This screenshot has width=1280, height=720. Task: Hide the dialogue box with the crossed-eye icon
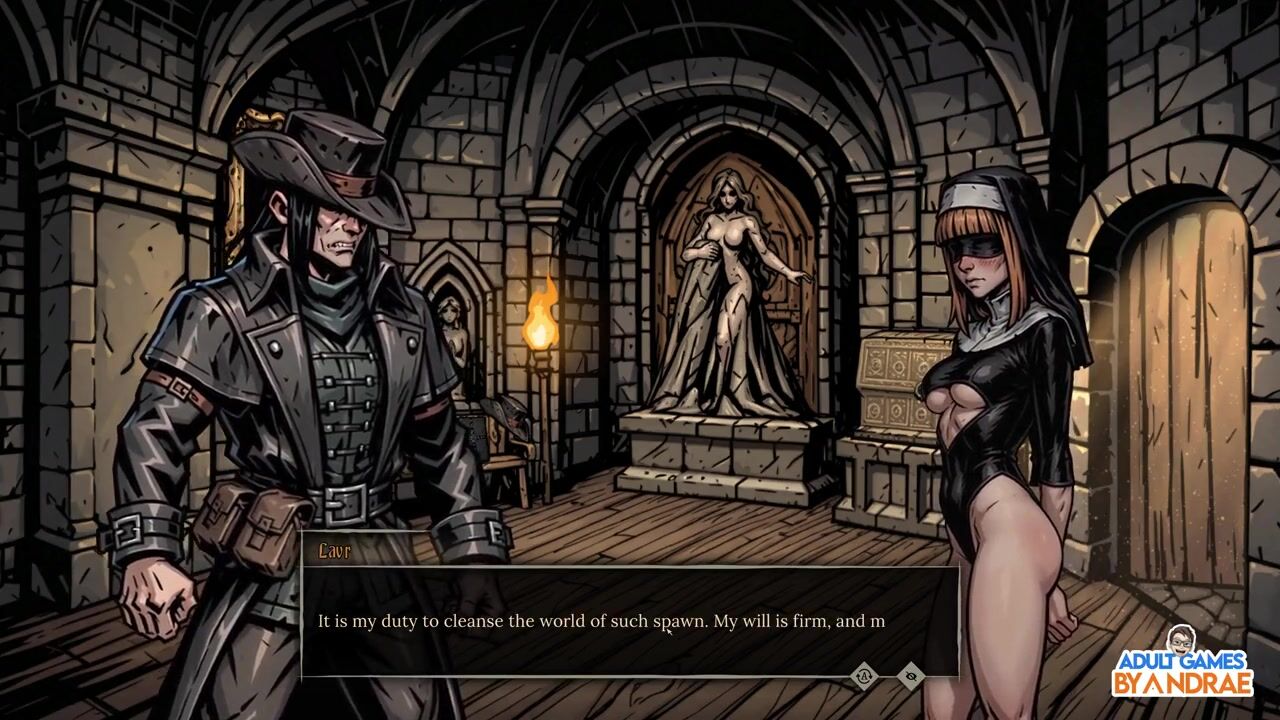point(910,677)
